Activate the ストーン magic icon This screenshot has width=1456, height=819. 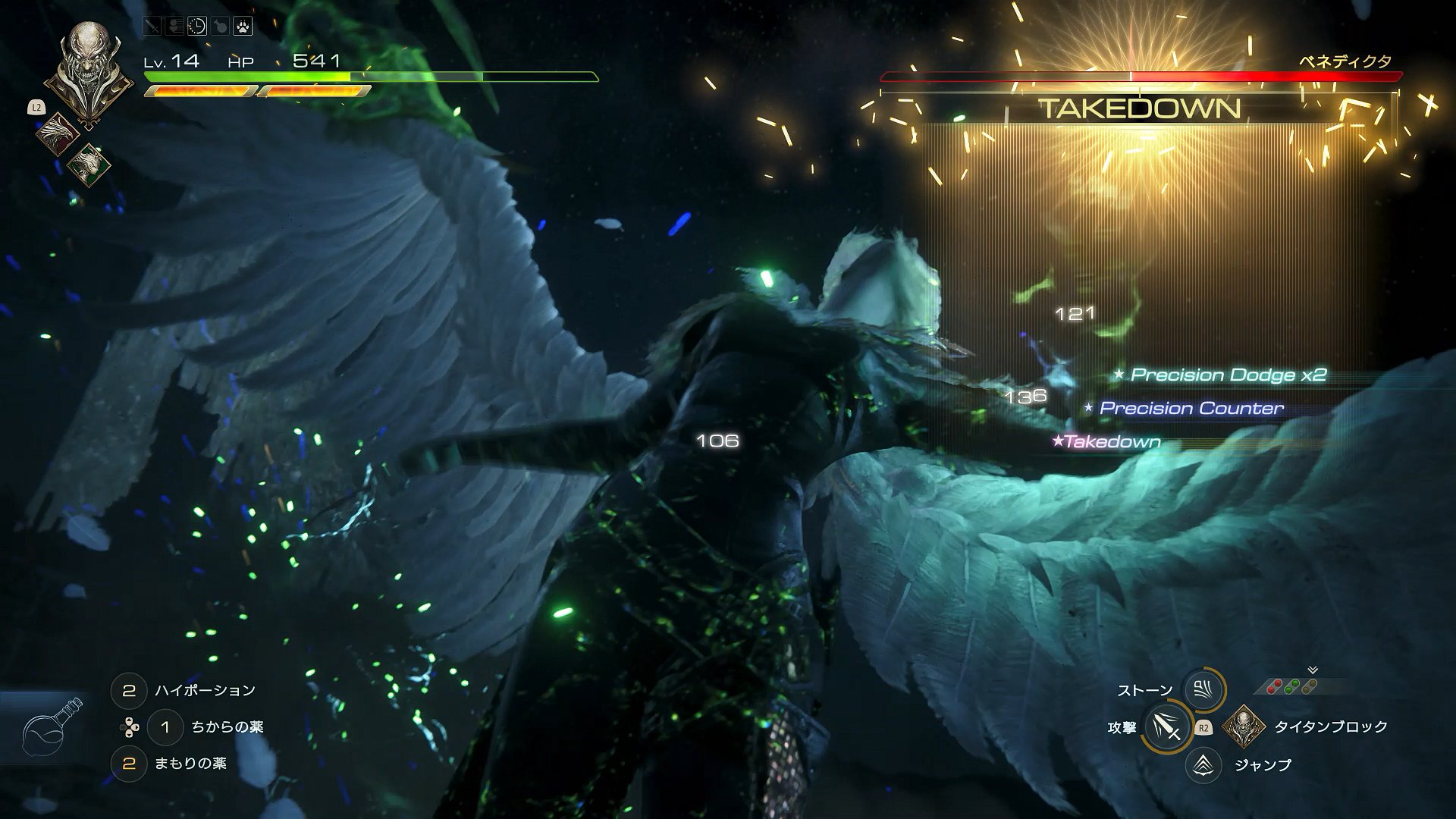point(1203,689)
